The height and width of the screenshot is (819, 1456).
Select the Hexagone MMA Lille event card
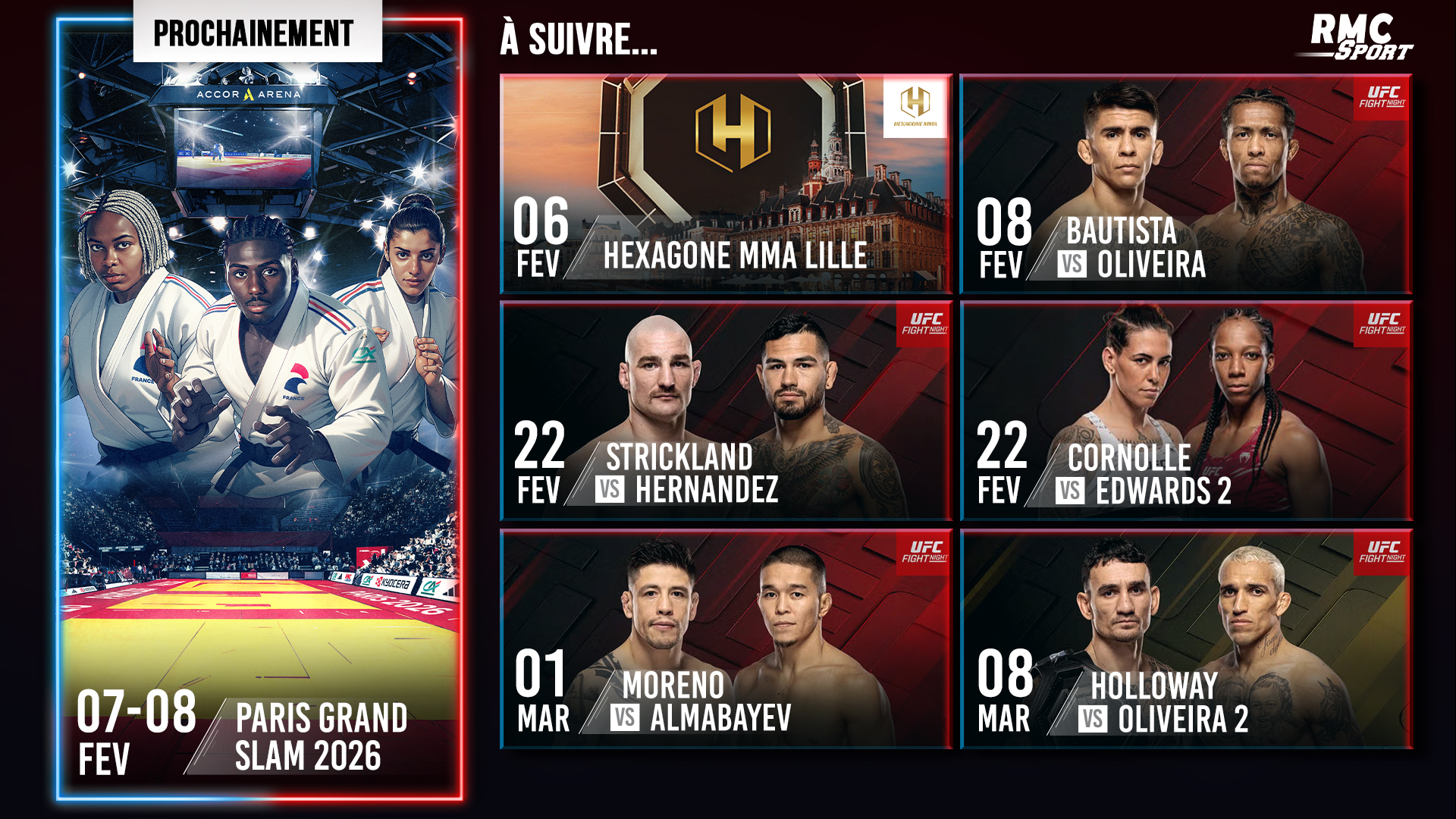coord(726,184)
